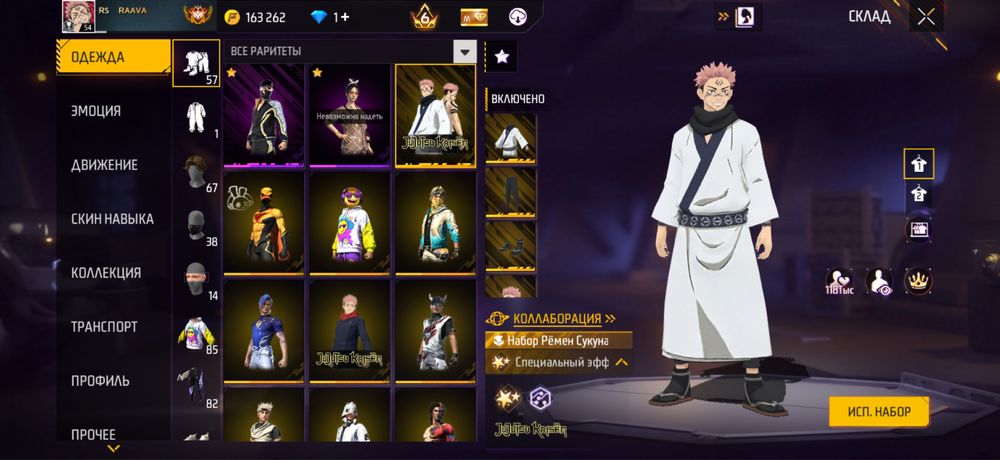Select the orange and black masked outfit
The height and width of the screenshot is (460, 1000).
pyautogui.click(x=264, y=223)
